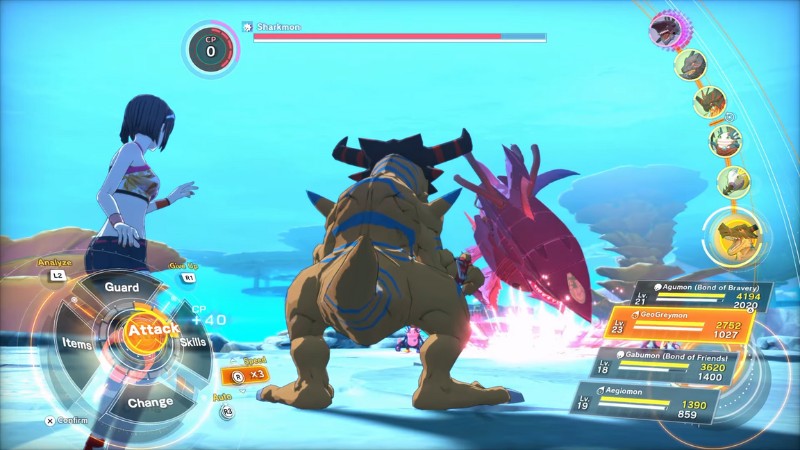The height and width of the screenshot is (450, 800).
Task: Select the Aegiomon party panel
Action: tap(668, 401)
